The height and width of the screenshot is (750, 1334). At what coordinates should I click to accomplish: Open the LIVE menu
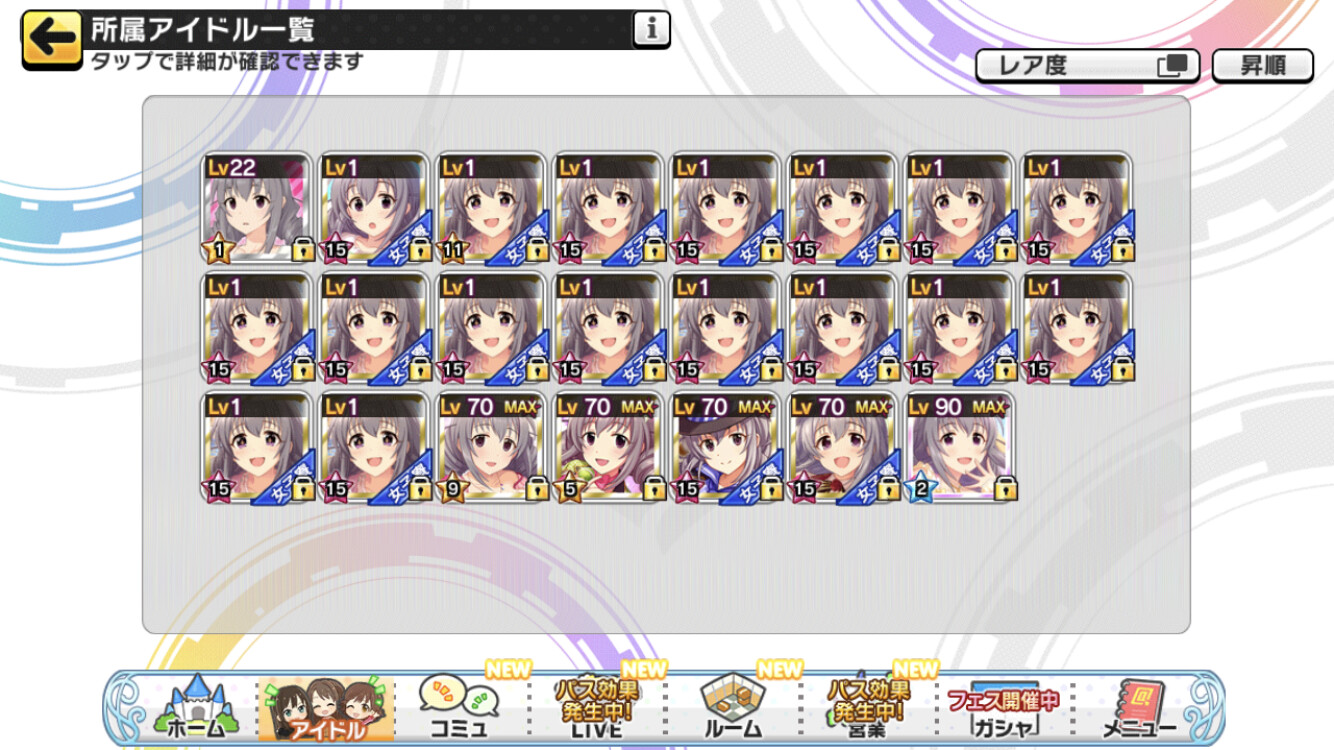tap(596, 708)
